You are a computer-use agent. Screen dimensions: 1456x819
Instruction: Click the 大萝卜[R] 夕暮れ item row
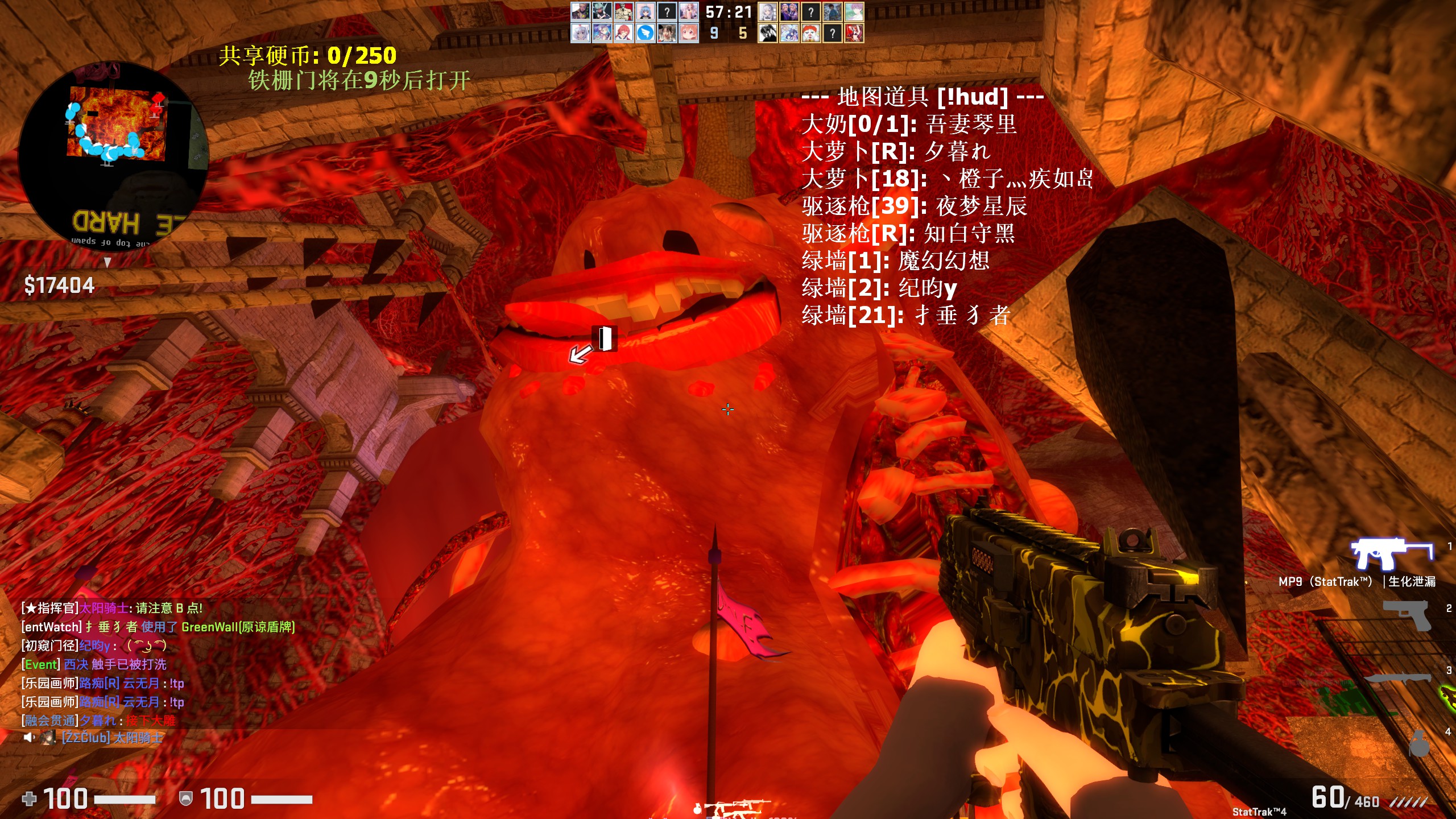click(896, 151)
